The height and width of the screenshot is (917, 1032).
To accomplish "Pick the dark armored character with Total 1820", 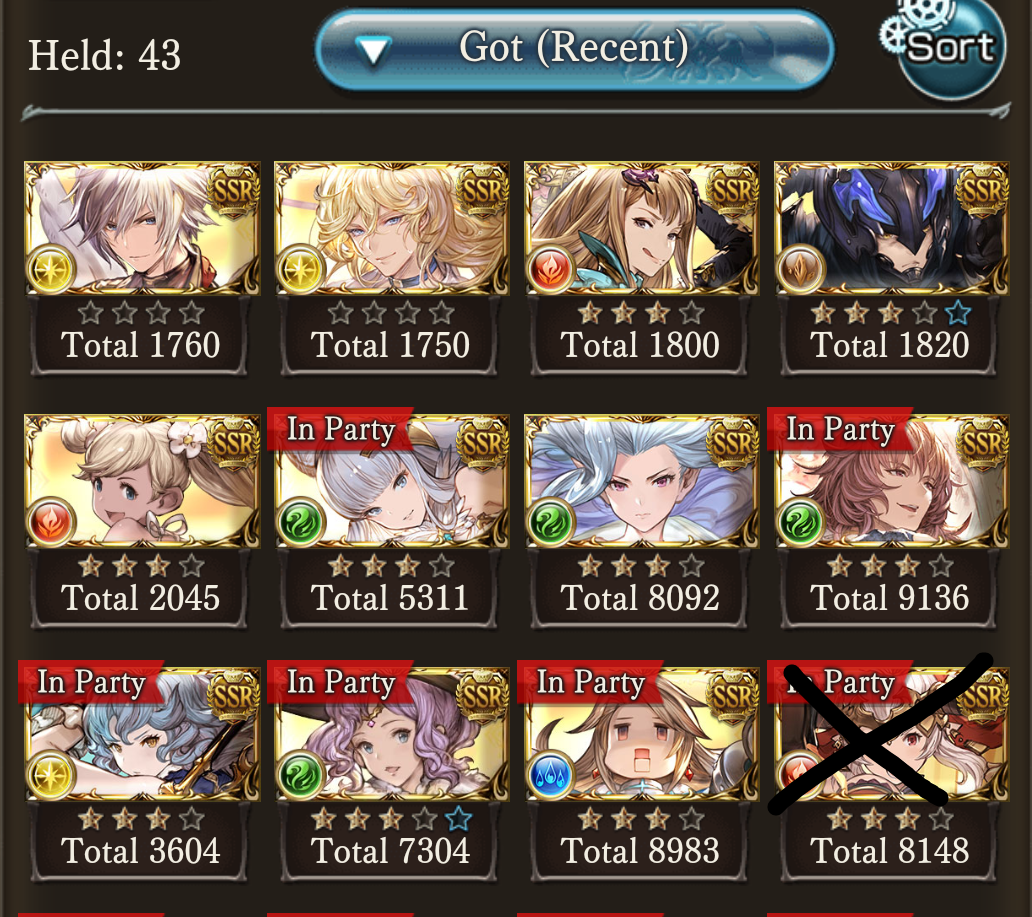I will point(891,229).
